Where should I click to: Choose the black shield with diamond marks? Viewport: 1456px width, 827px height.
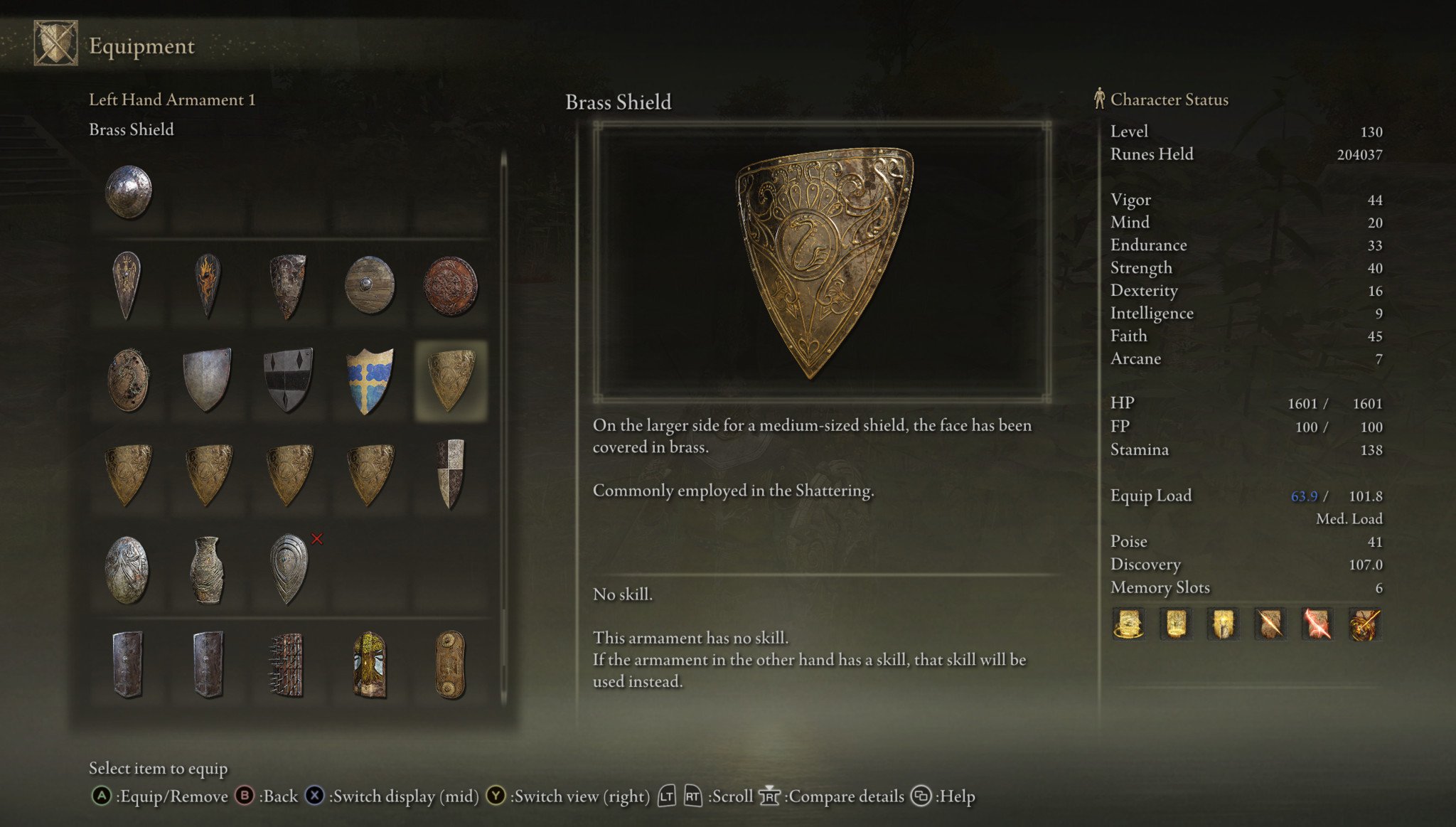click(x=288, y=380)
